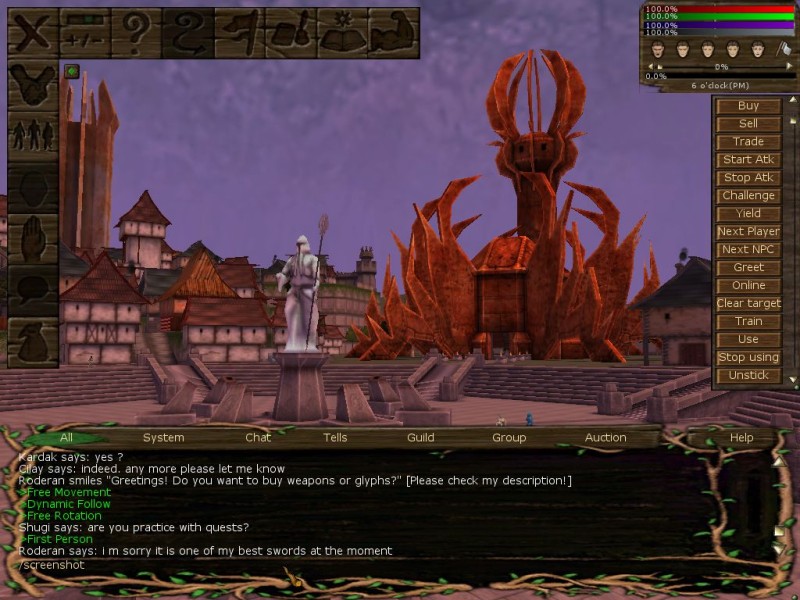This screenshot has width=800, height=600.
Task: Open the Help button in chat panel
Action: tap(741, 438)
